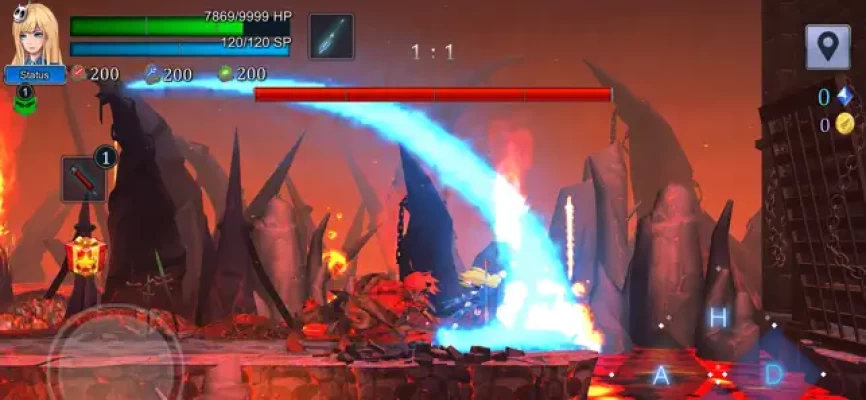Tap the blonde character portrait

pyautogui.click(x=36, y=34)
